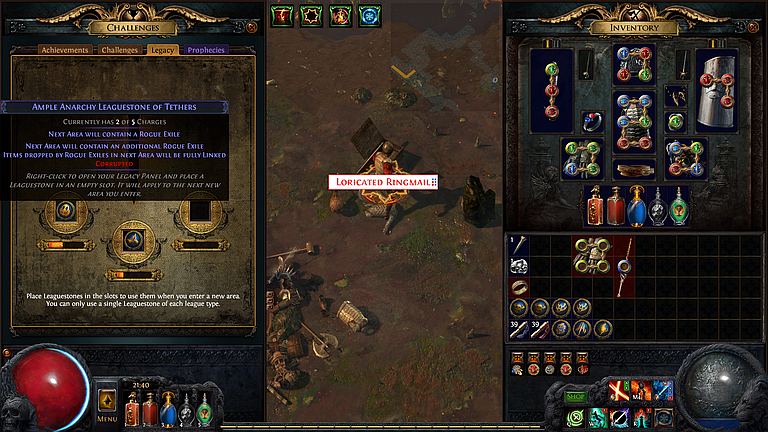768x432 pixels.
Task: Click the gold ring in the backpack
Action: [x=518, y=287]
